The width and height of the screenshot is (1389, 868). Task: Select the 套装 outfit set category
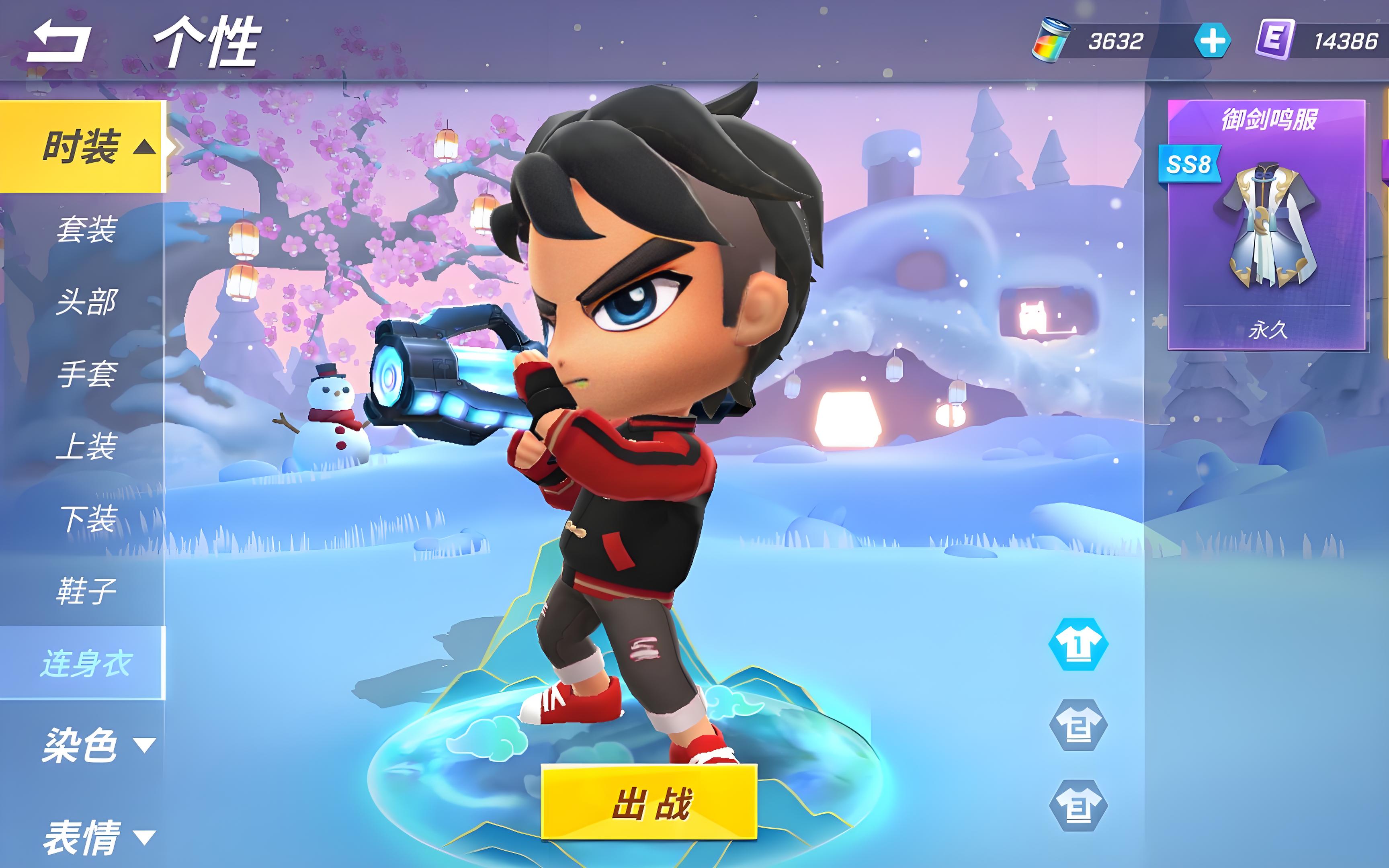(x=86, y=229)
